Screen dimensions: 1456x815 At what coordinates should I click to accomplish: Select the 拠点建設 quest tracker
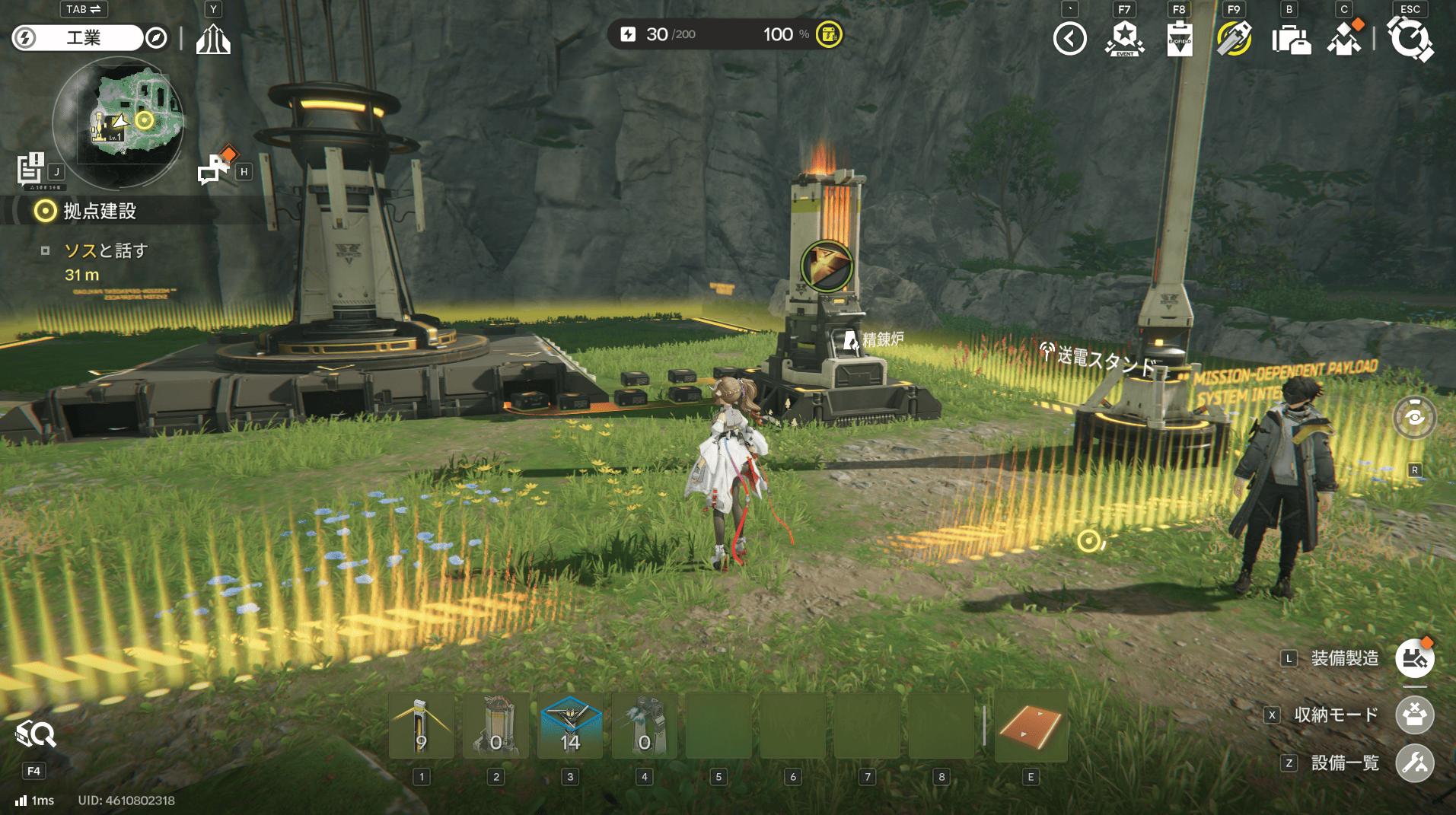click(99, 211)
